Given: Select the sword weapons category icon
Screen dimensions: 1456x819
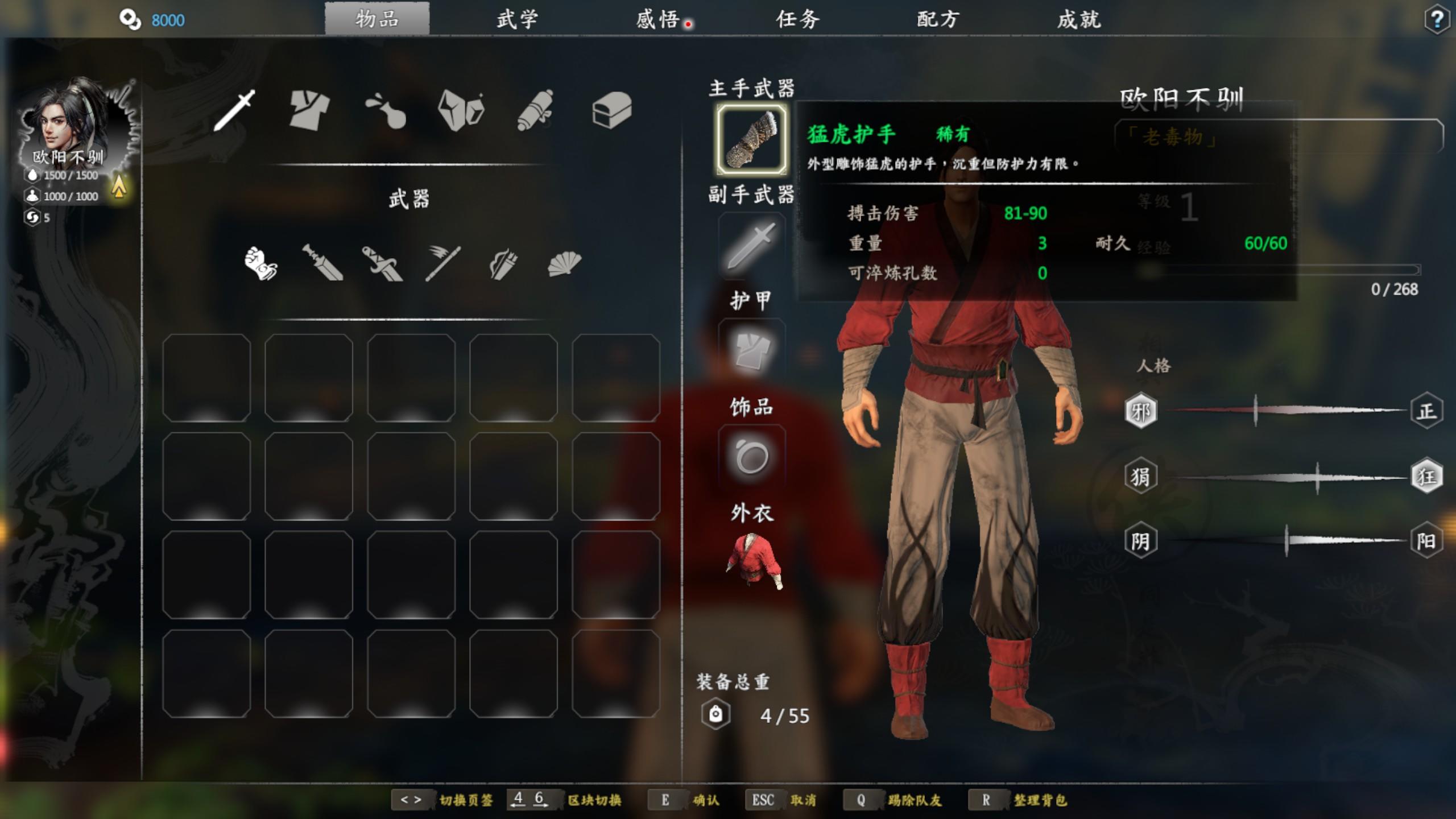Looking at the screenshot, I should (x=234, y=110).
